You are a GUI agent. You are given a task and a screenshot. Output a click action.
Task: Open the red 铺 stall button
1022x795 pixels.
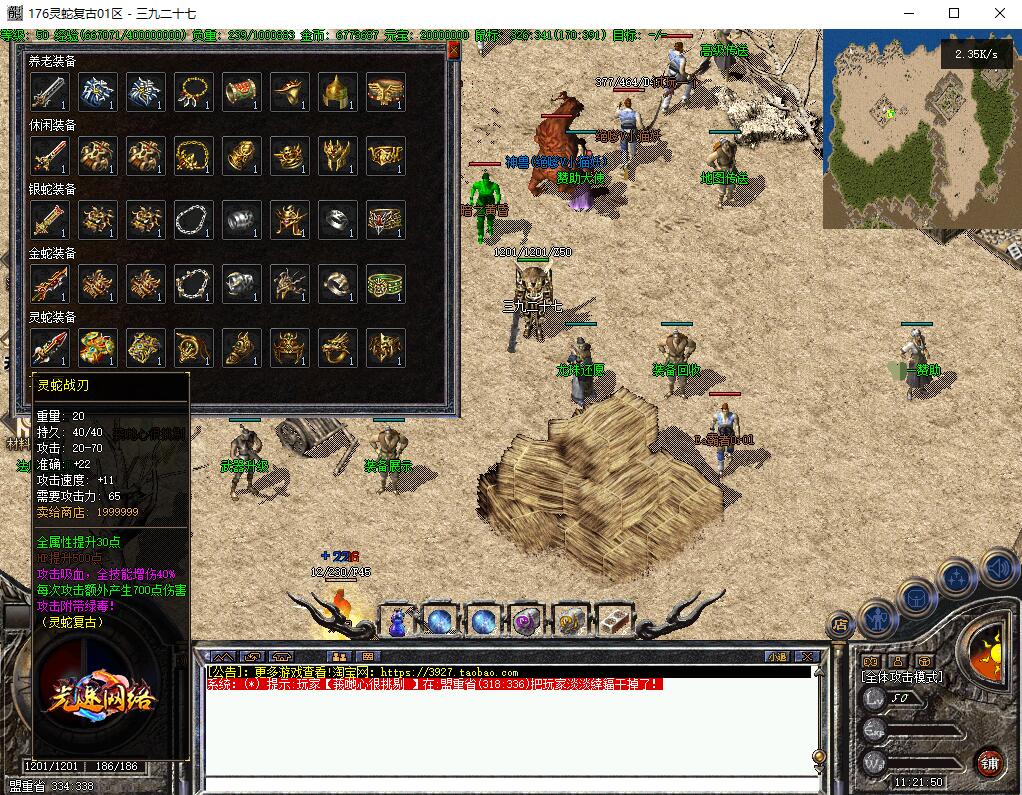989,762
